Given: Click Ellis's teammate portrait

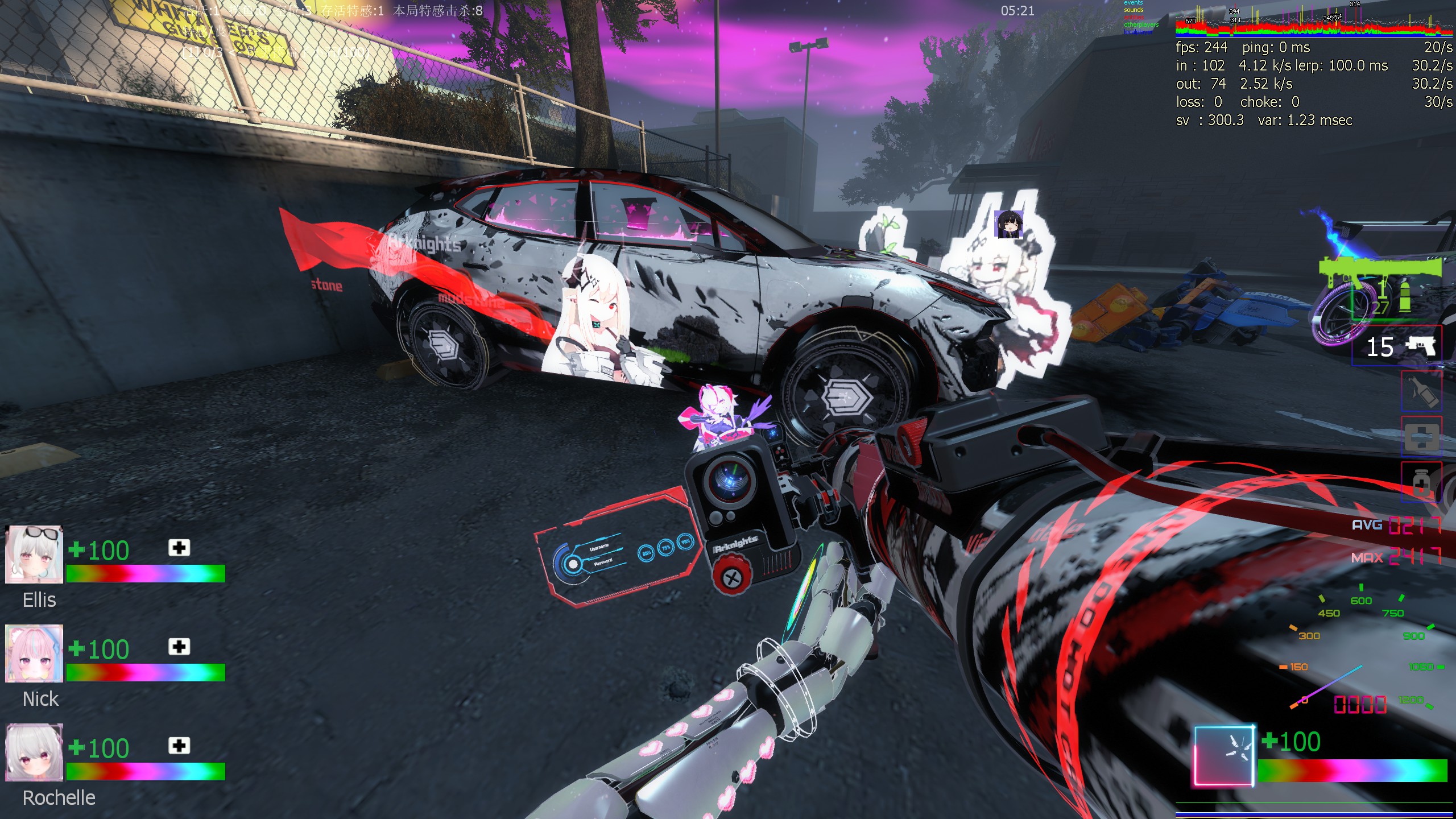Looking at the screenshot, I should (x=34, y=555).
